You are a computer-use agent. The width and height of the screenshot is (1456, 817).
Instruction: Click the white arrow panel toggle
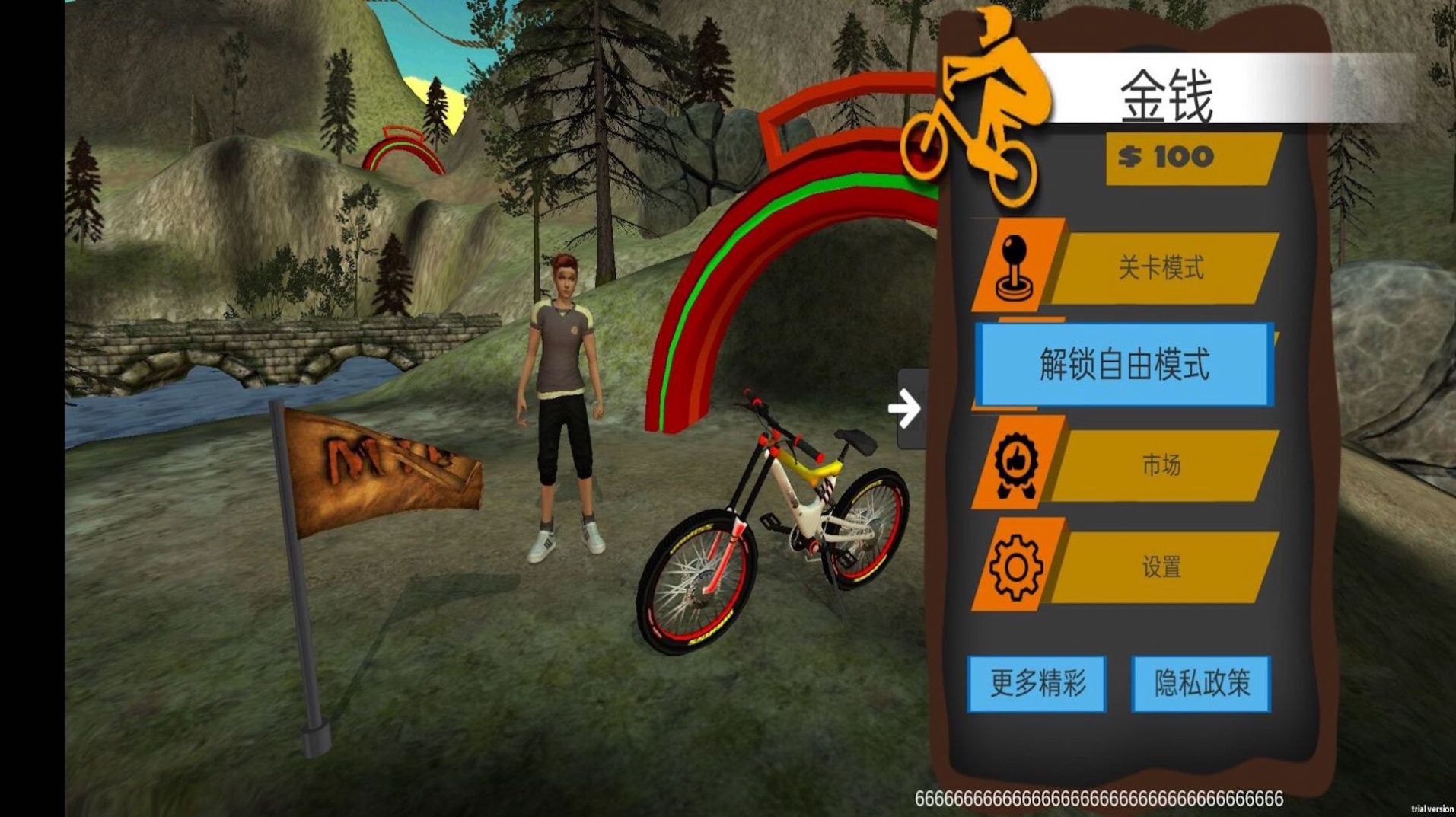point(906,409)
